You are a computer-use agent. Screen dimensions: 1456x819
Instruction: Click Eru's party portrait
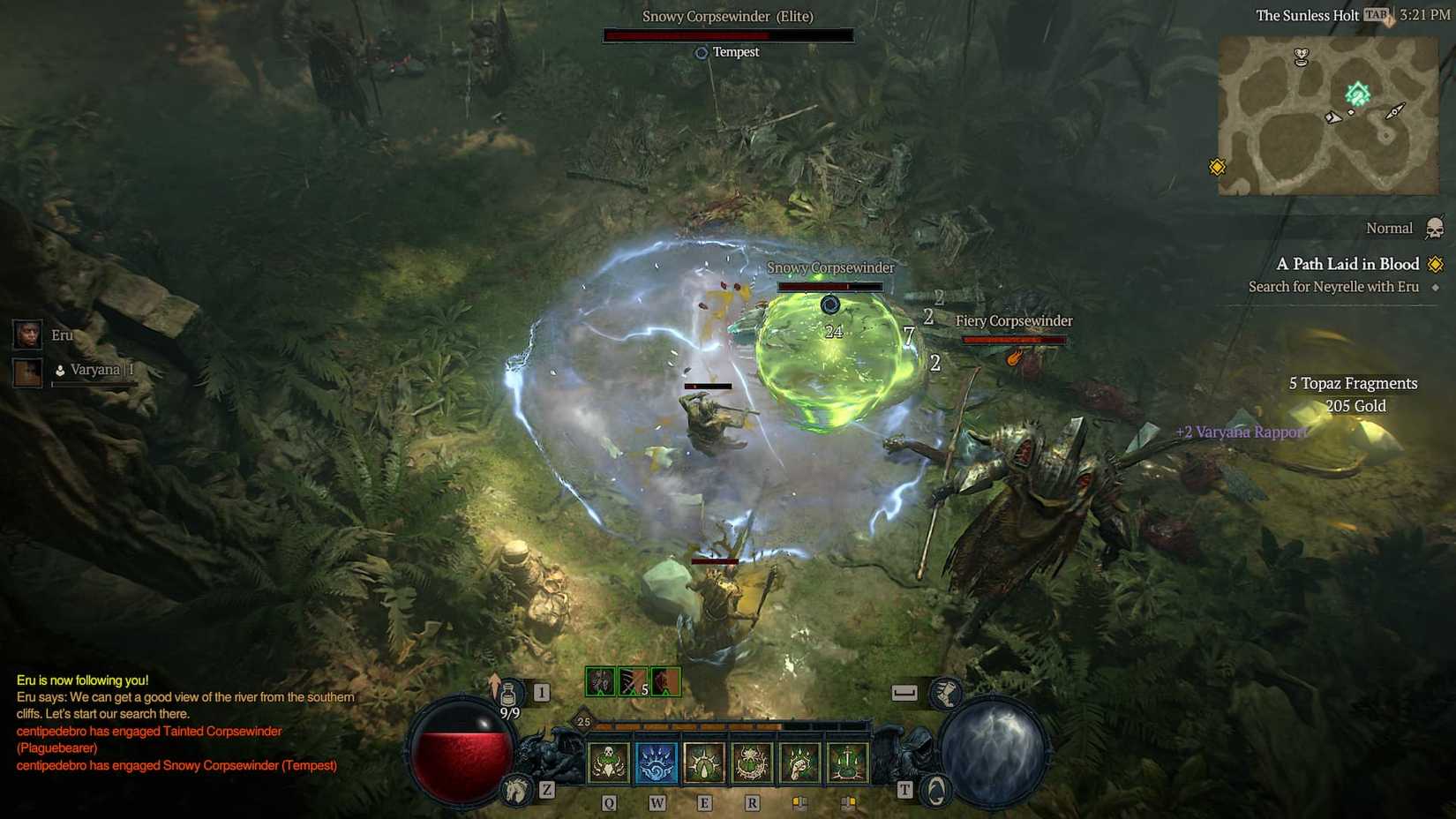click(28, 335)
